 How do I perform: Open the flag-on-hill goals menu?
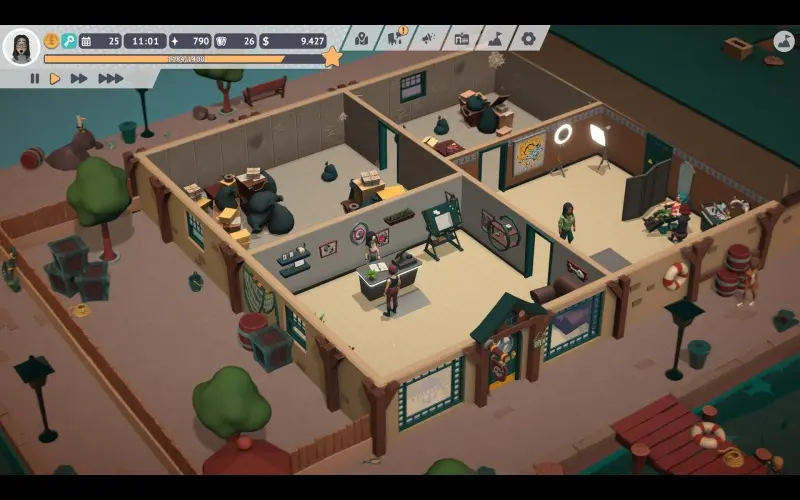495,39
